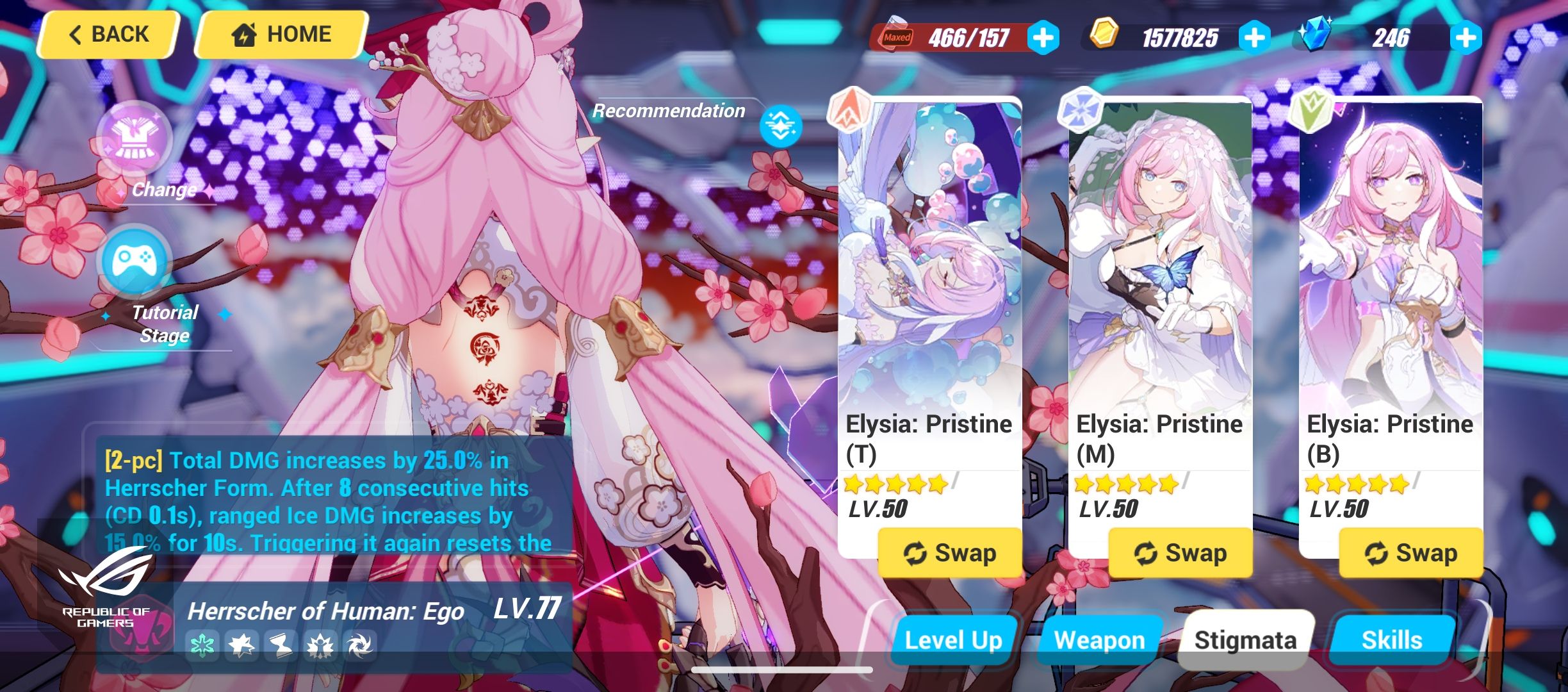The height and width of the screenshot is (692, 1568).
Task: Swap the Elysia: Pristine (B) stigmata
Action: (1410, 552)
